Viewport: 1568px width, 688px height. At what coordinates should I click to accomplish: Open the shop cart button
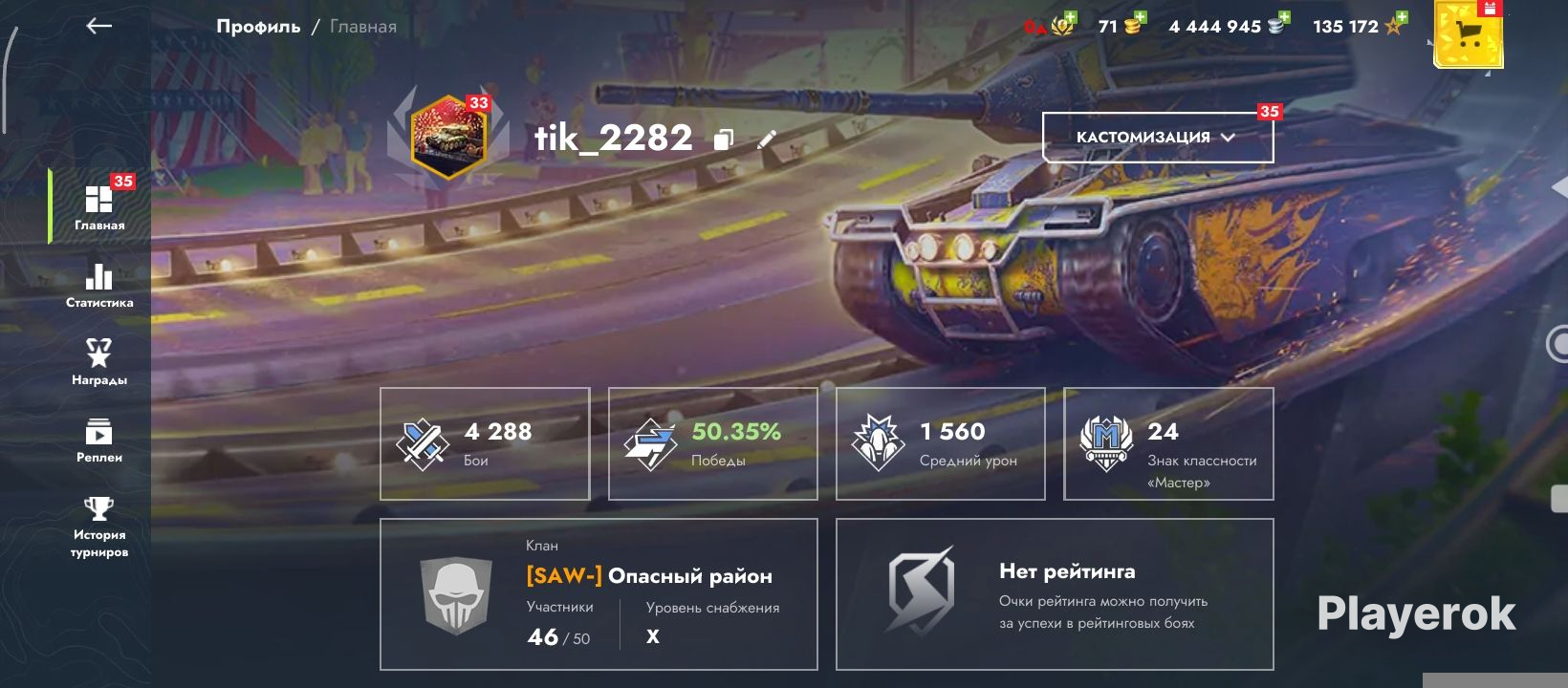point(1468,35)
